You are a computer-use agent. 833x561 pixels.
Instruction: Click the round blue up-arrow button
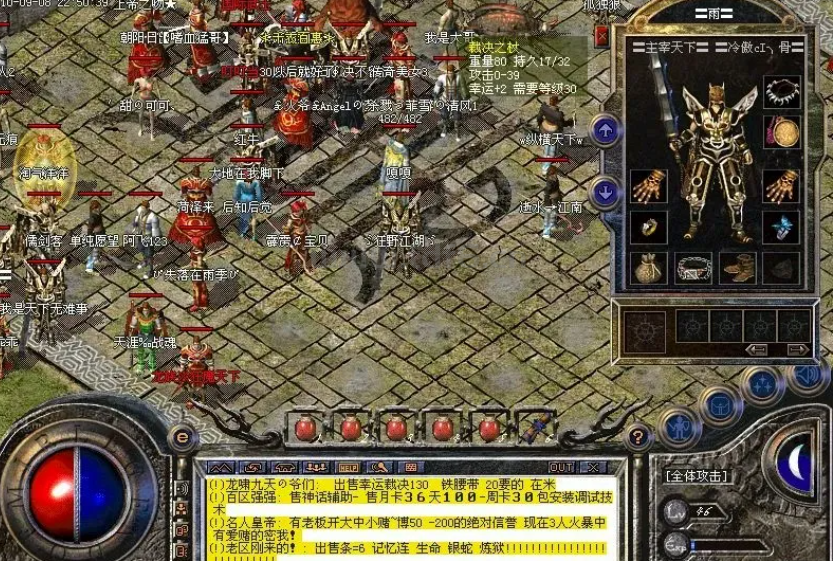(x=604, y=130)
